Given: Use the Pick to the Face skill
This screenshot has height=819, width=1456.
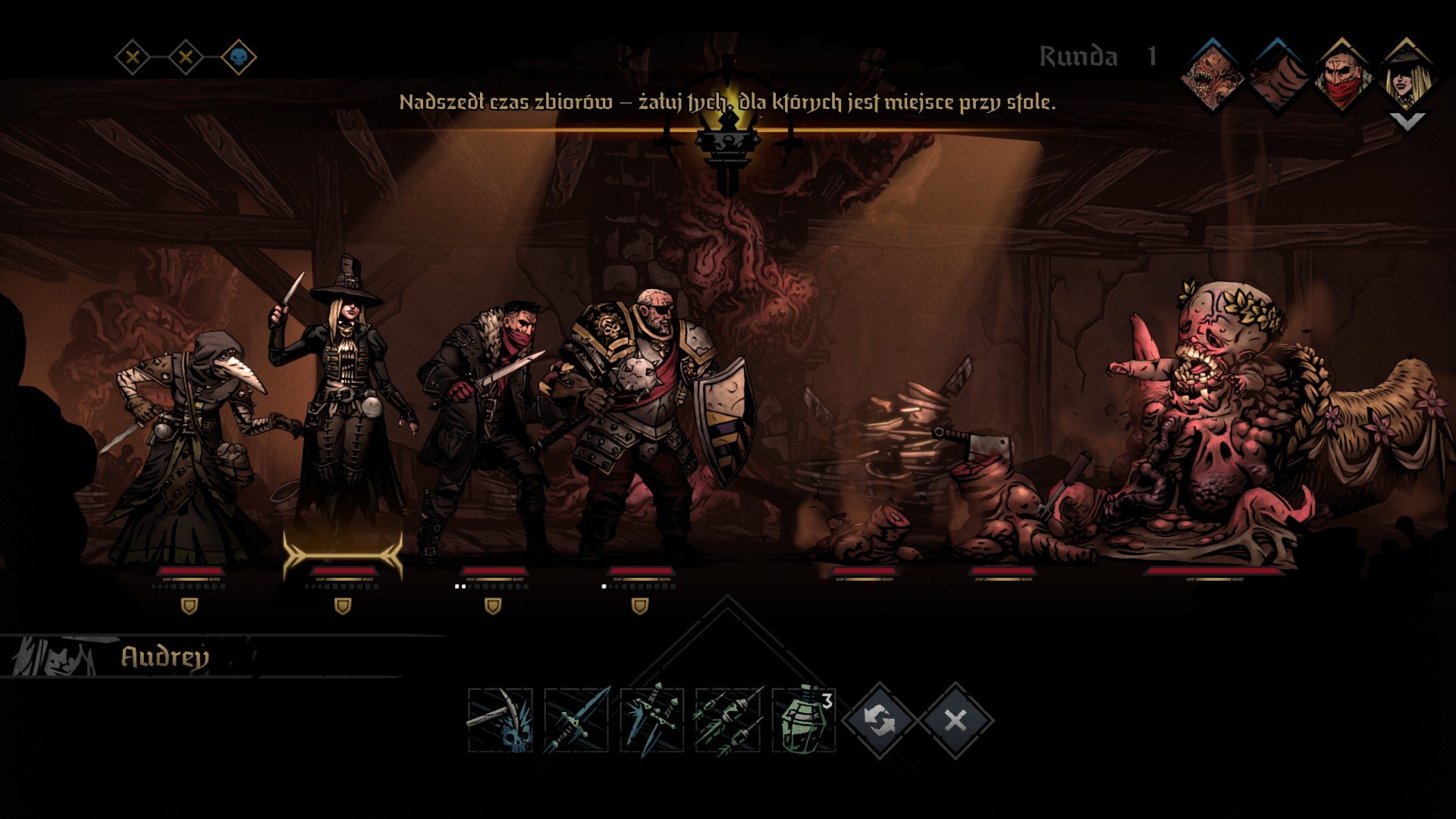Looking at the screenshot, I should pyautogui.click(x=500, y=720).
